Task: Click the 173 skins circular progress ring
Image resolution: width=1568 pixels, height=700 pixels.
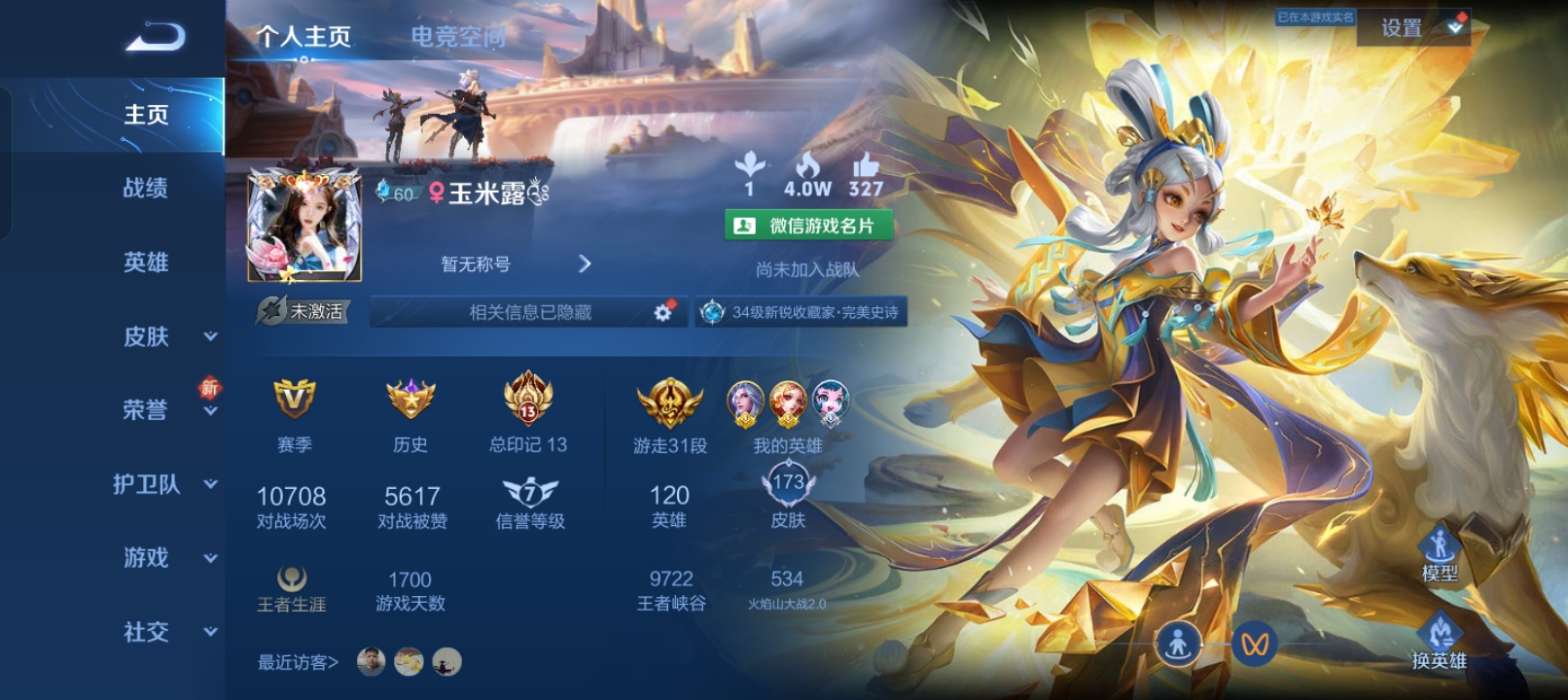Action: click(790, 480)
